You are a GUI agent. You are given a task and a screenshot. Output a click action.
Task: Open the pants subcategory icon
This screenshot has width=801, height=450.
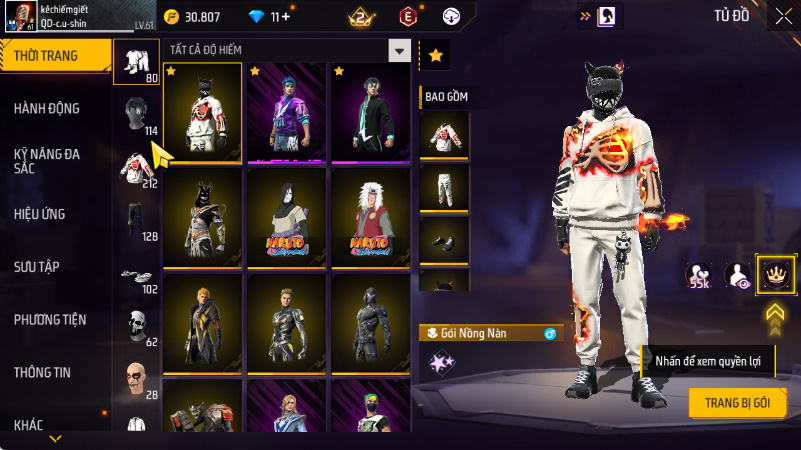(x=136, y=221)
